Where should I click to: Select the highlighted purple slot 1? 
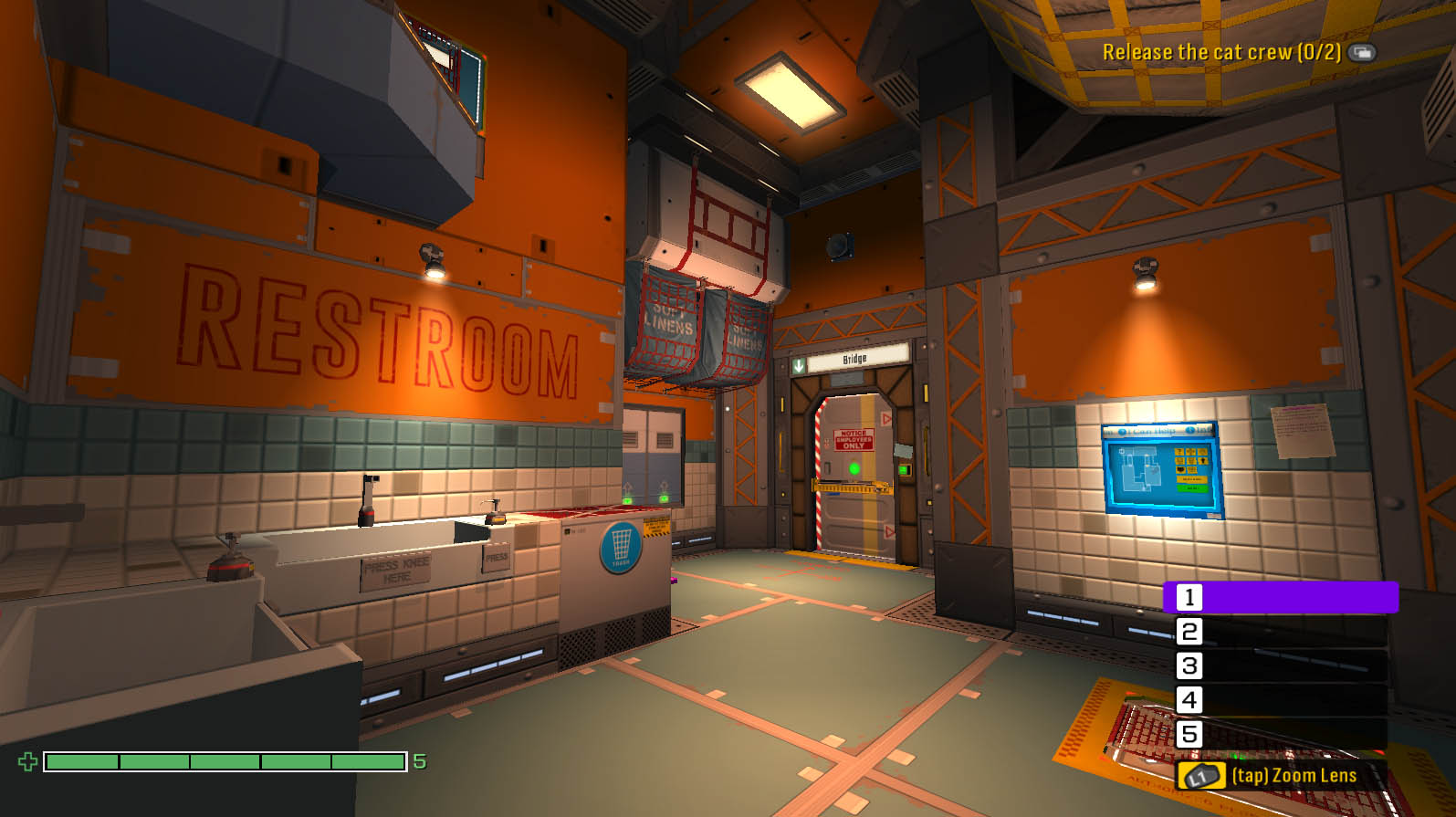tap(1280, 597)
